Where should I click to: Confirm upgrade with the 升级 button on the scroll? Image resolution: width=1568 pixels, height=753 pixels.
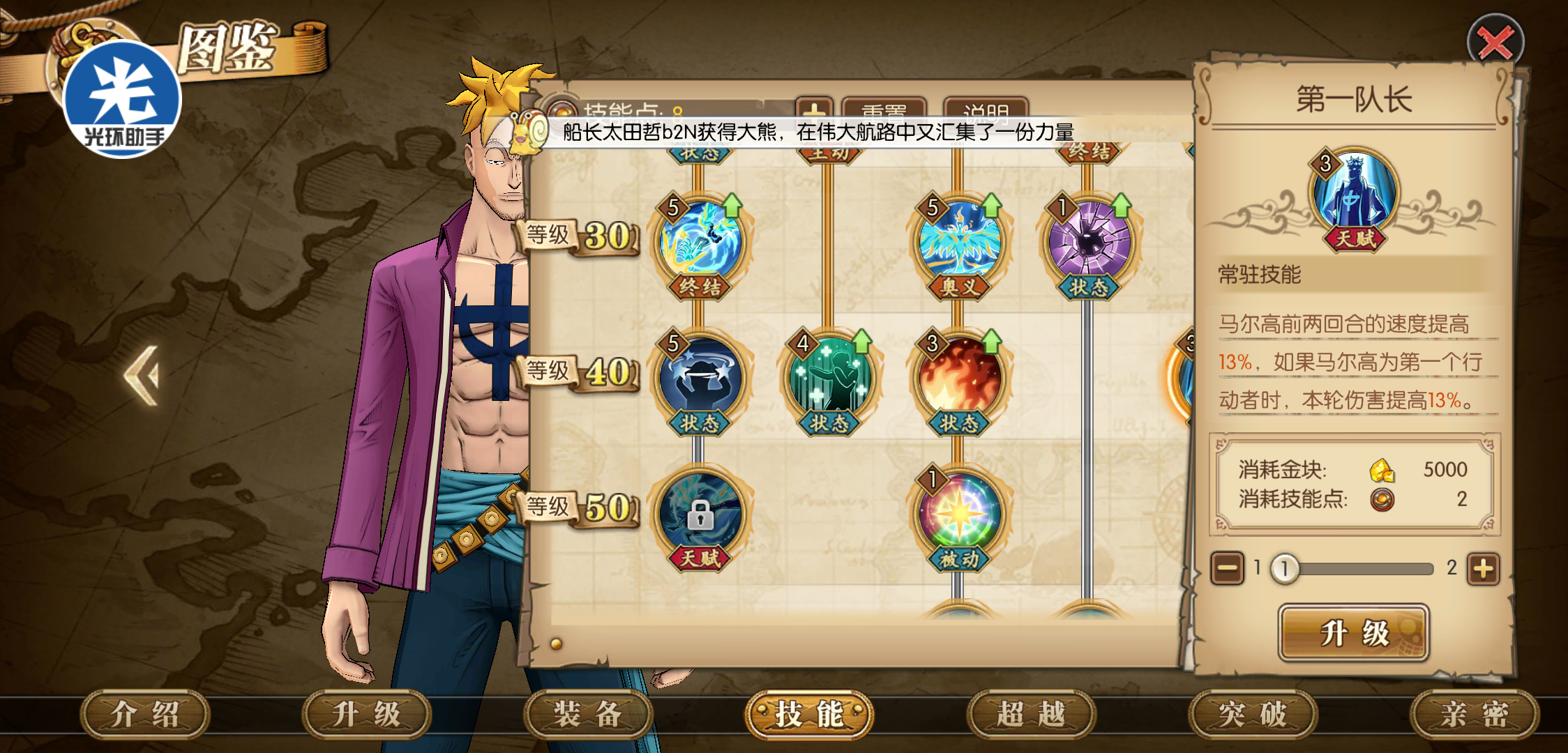pyautogui.click(x=1354, y=633)
